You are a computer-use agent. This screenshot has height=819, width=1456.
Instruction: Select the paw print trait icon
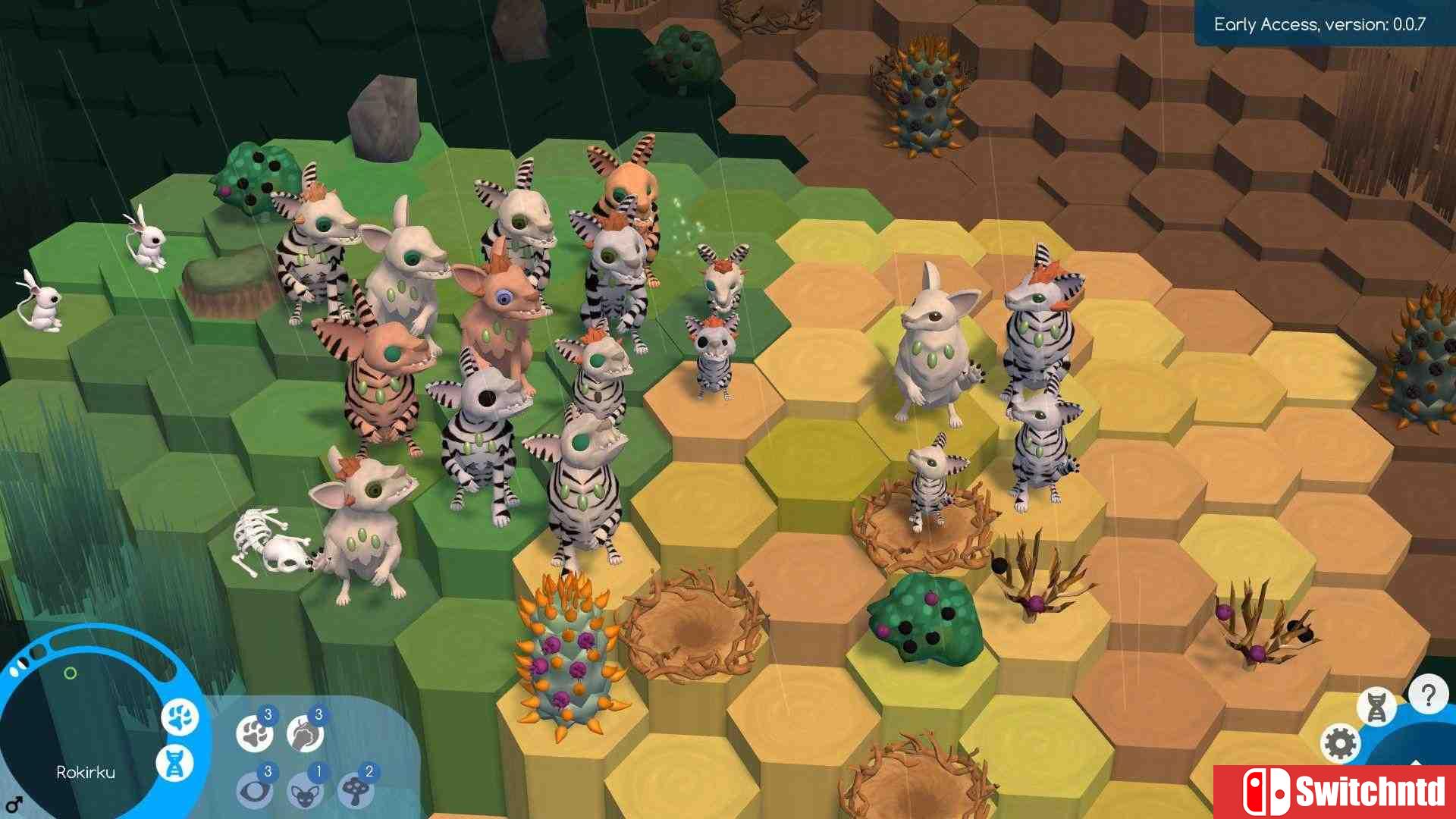254,733
